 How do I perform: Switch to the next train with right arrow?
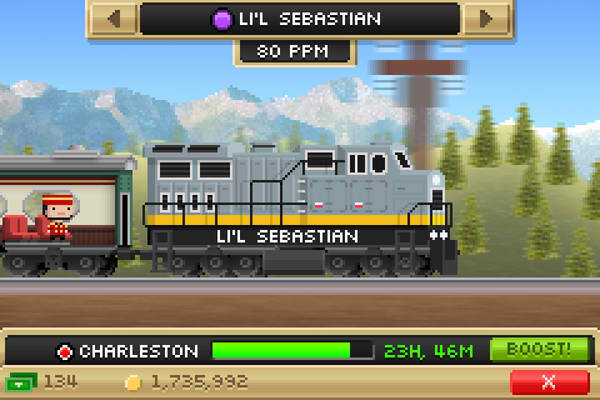click(x=486, y=19)
